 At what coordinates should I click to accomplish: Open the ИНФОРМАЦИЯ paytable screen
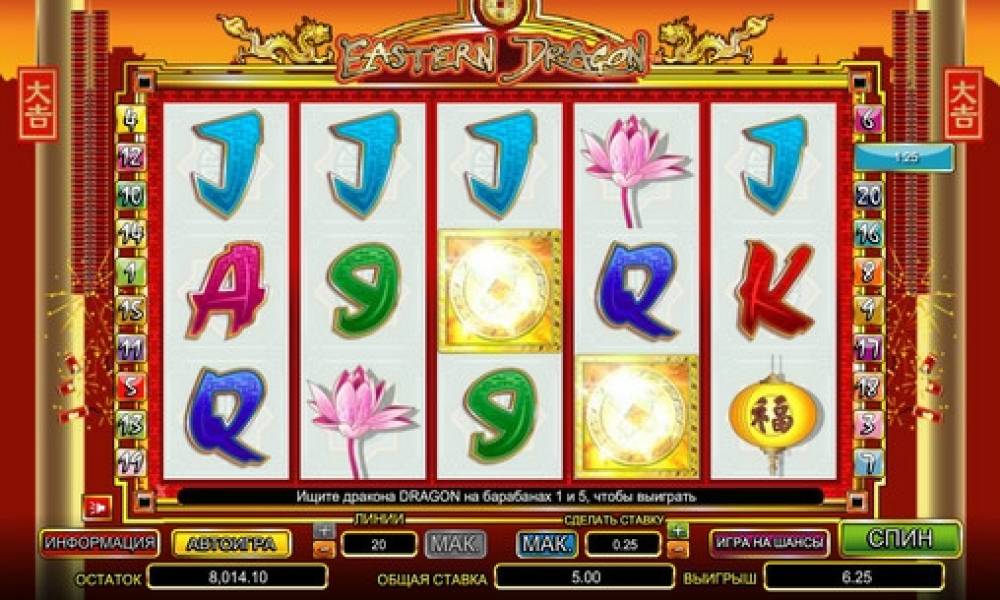(99, 542)
